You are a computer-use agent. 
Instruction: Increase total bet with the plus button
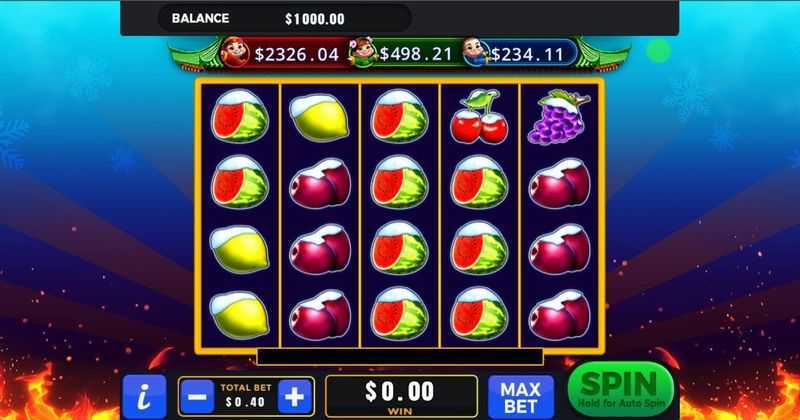click(294, 394)
